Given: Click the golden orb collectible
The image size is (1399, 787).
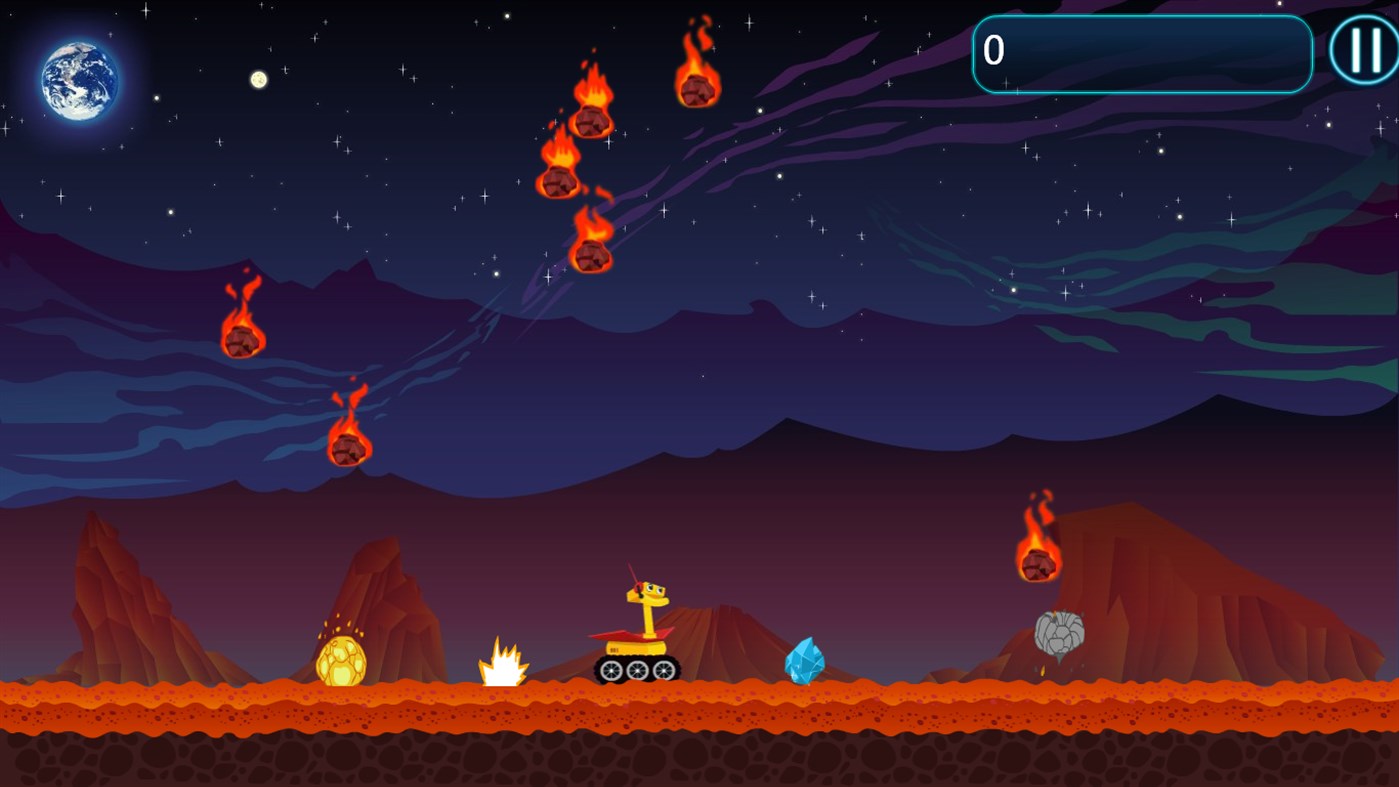Looking at the screenshot, I should pos(341,662).
